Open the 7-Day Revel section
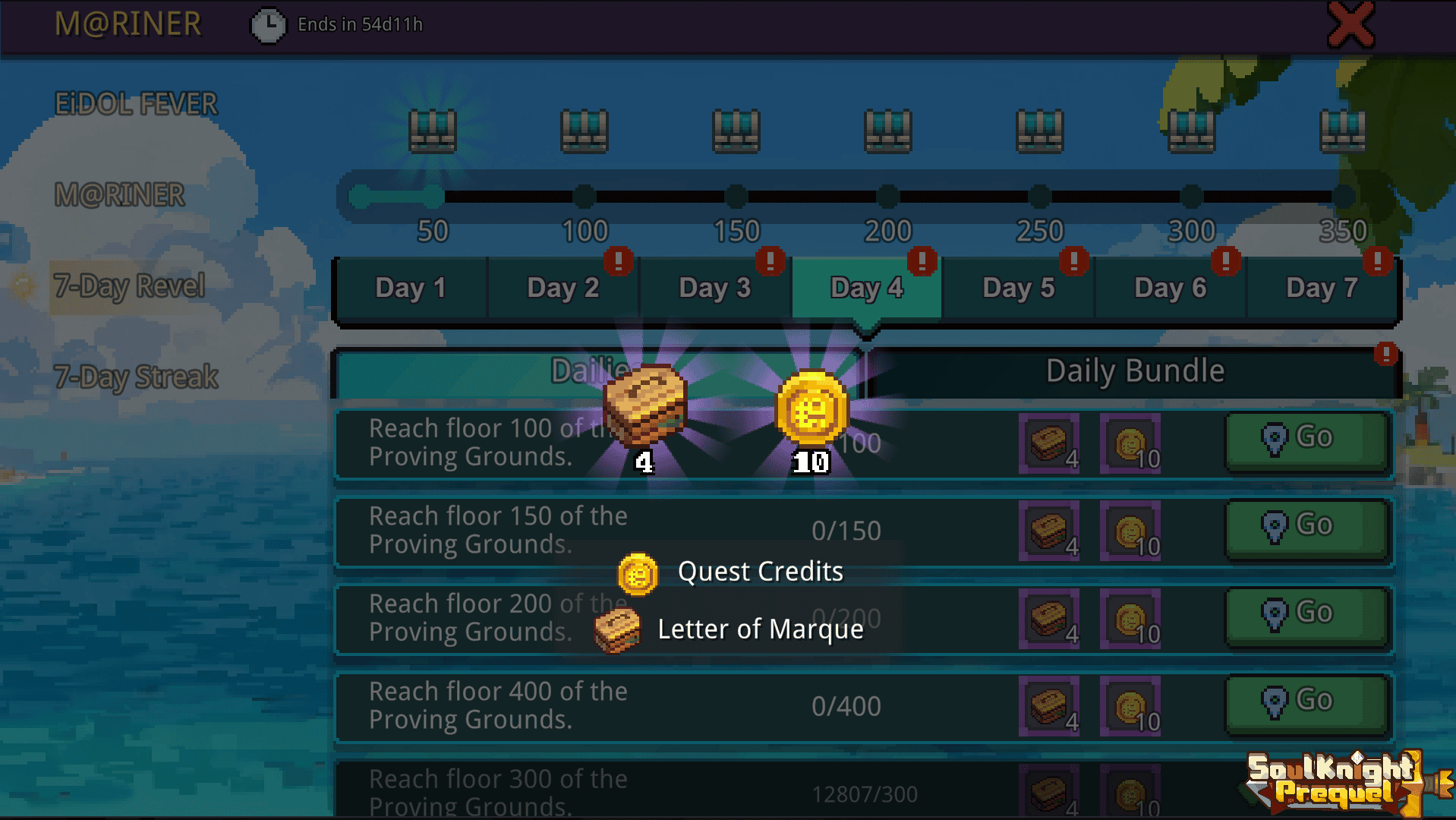Image resolution: width=1456 pixels, height=820 pixels. pyautogui.click(x=129, y=286)
